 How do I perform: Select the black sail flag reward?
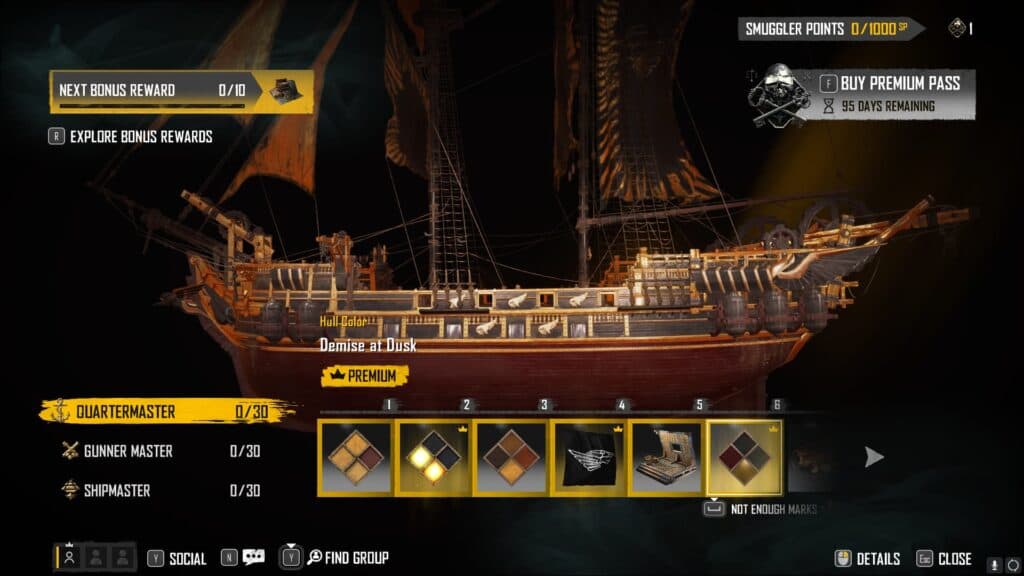coord(589,457)
